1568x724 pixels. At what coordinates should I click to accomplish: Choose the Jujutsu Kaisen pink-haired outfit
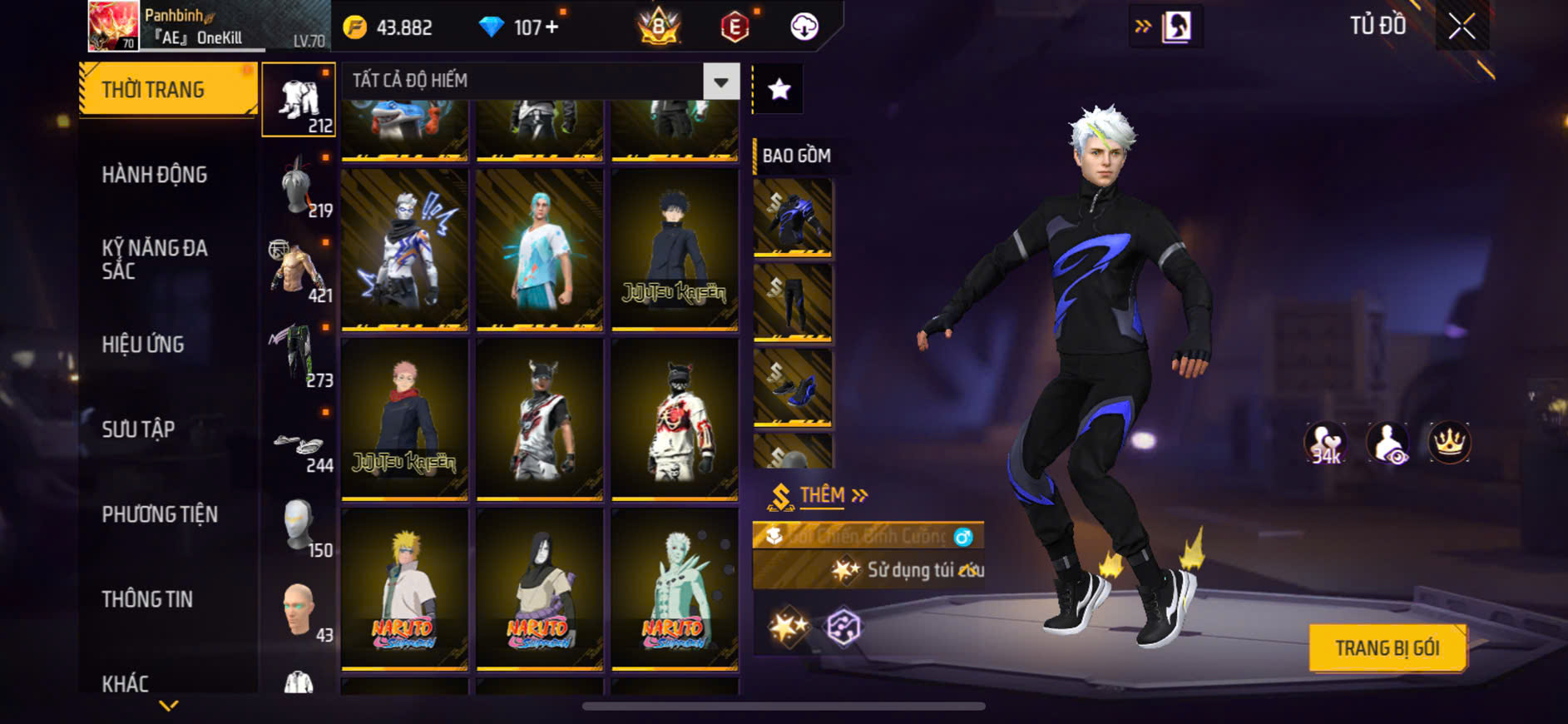[x=404, y=419]
